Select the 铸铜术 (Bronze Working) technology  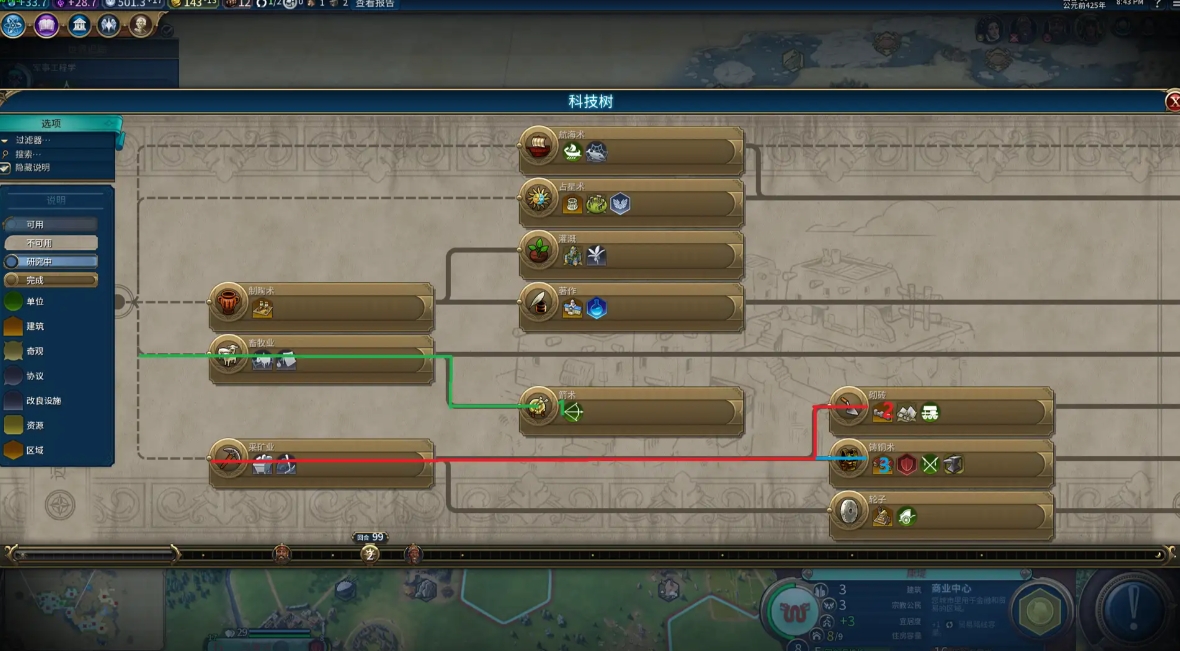coord(941,463)
